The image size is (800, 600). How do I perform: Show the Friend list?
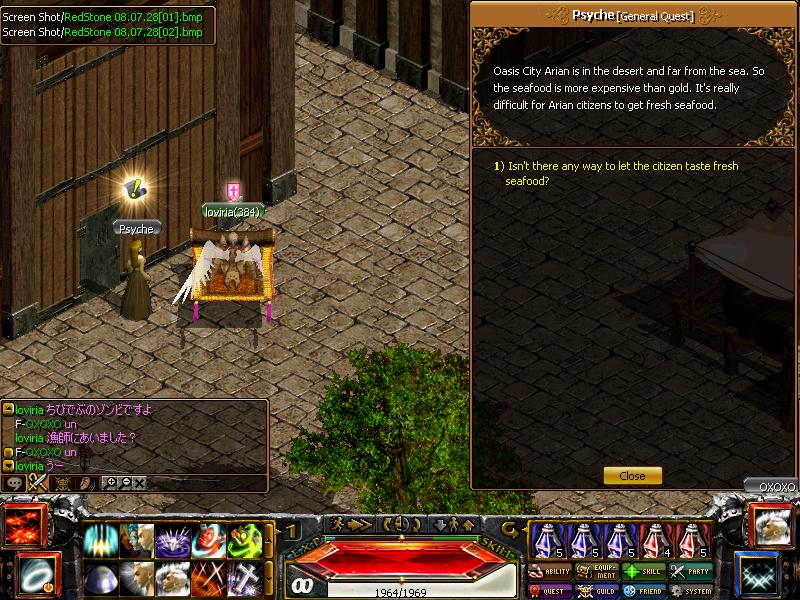tap(644, 590)
